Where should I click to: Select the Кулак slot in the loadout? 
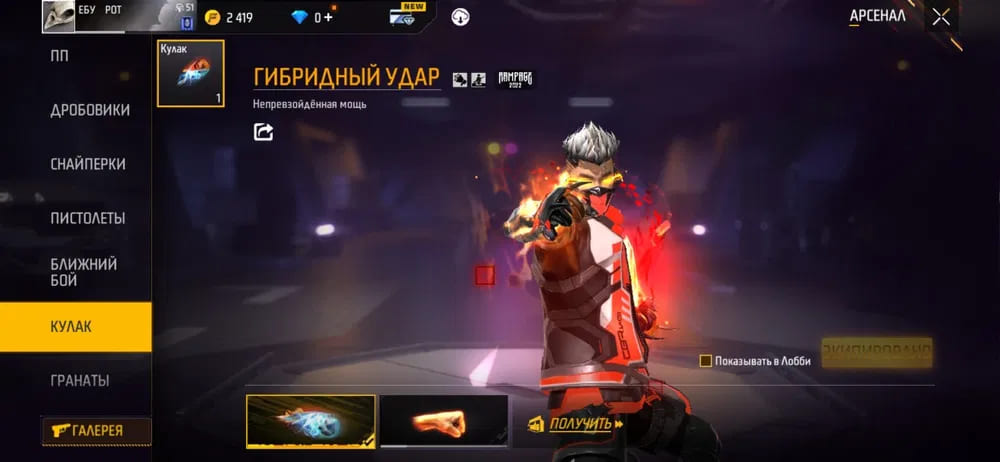(x=191, y=73)
